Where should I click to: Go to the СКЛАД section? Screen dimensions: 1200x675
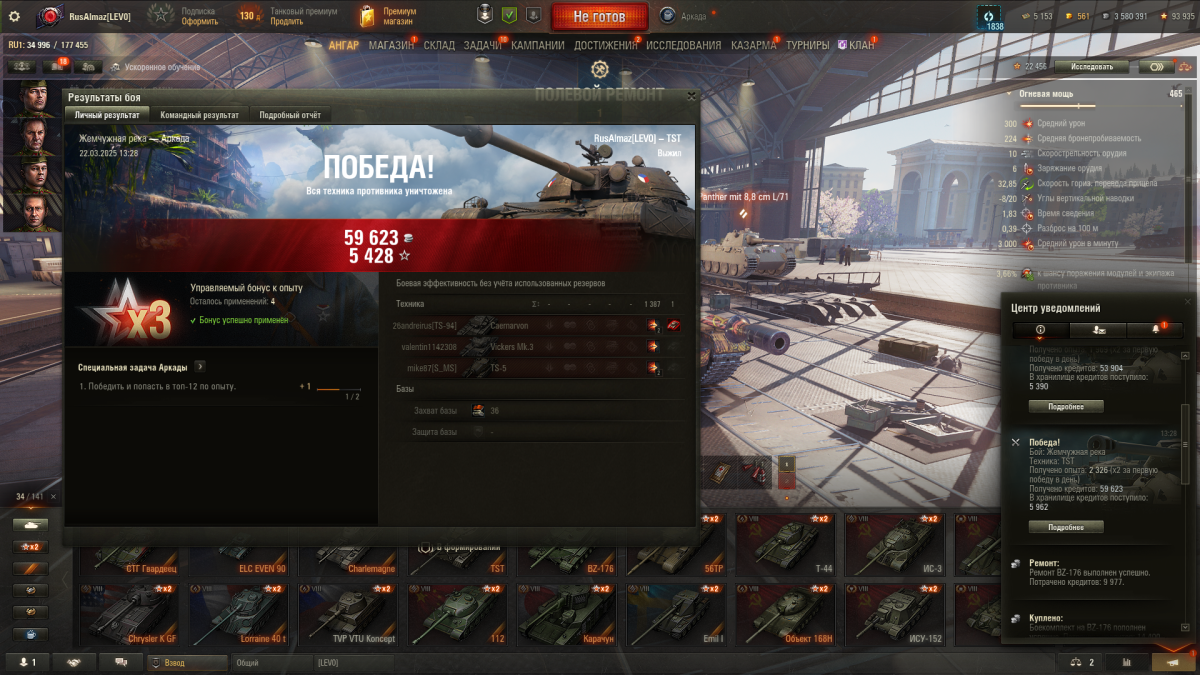(439, 45)
